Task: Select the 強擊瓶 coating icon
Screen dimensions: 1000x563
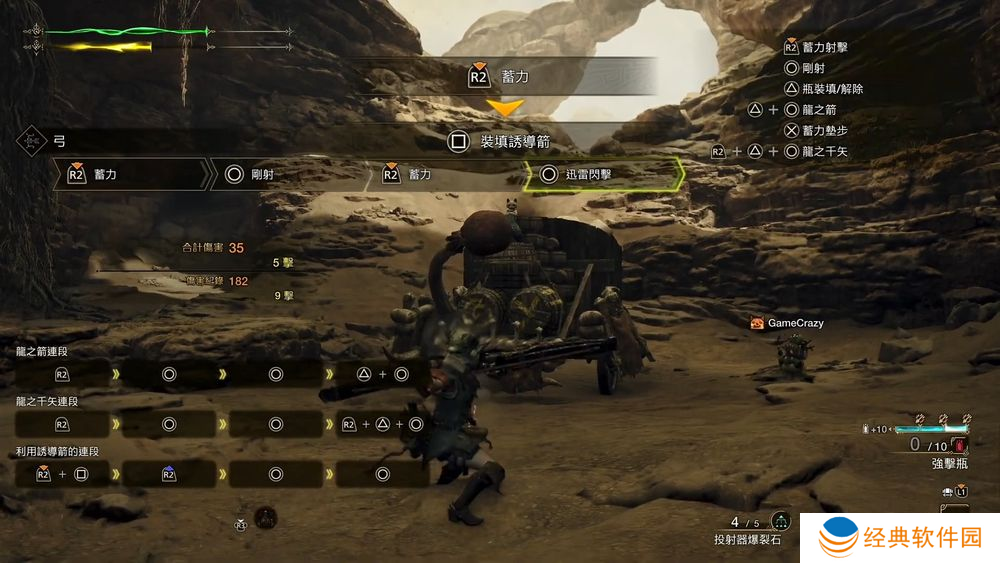Action: tap(962, 444)
